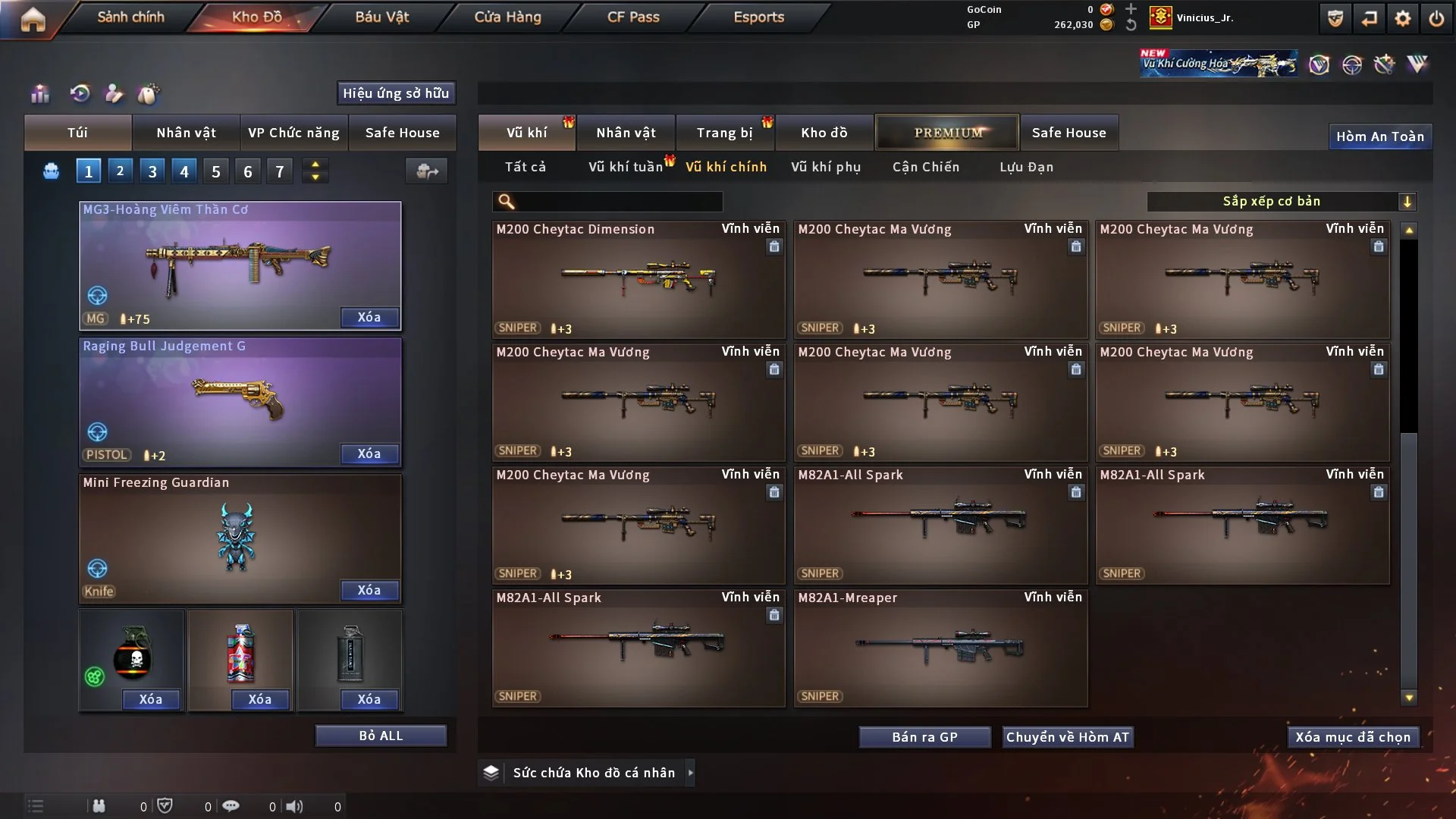Image resolution: width=1456 pixels, height=819 pixels.
Task: Click the Bỏ ALL button
Action: tap(381, 736)
